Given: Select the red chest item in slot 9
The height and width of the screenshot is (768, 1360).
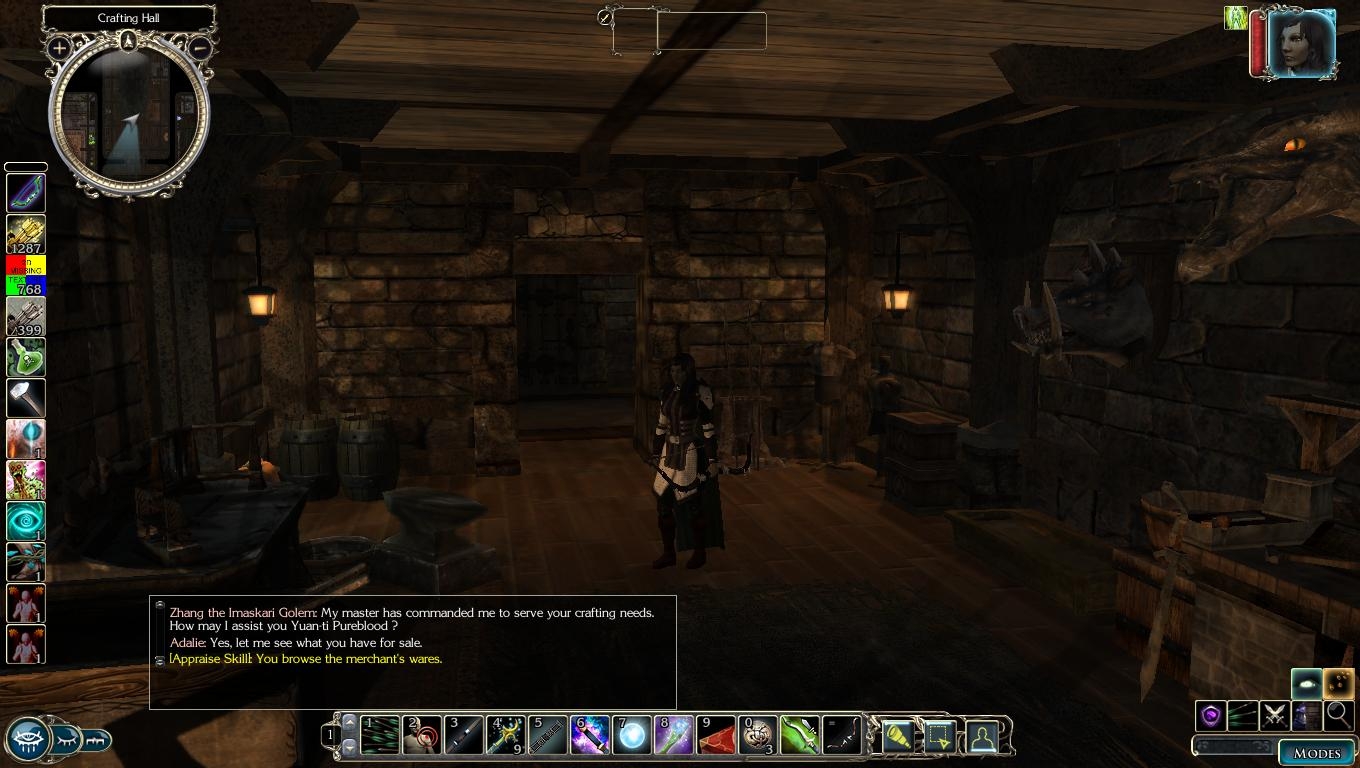Looking at the screenshot, I should click(716, 736).
